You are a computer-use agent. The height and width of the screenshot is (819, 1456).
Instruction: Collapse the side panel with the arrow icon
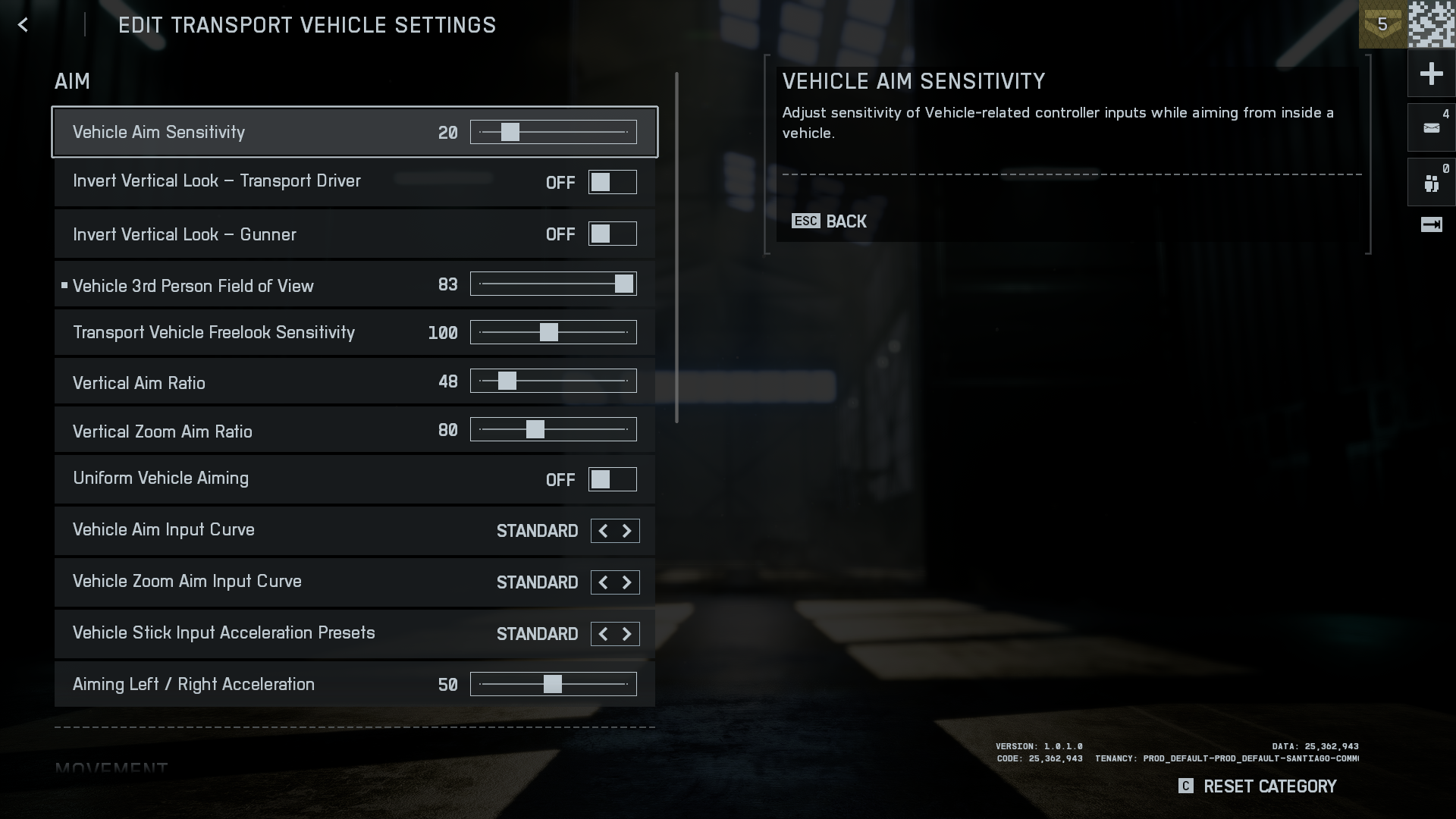click(x=1431, y=224)
